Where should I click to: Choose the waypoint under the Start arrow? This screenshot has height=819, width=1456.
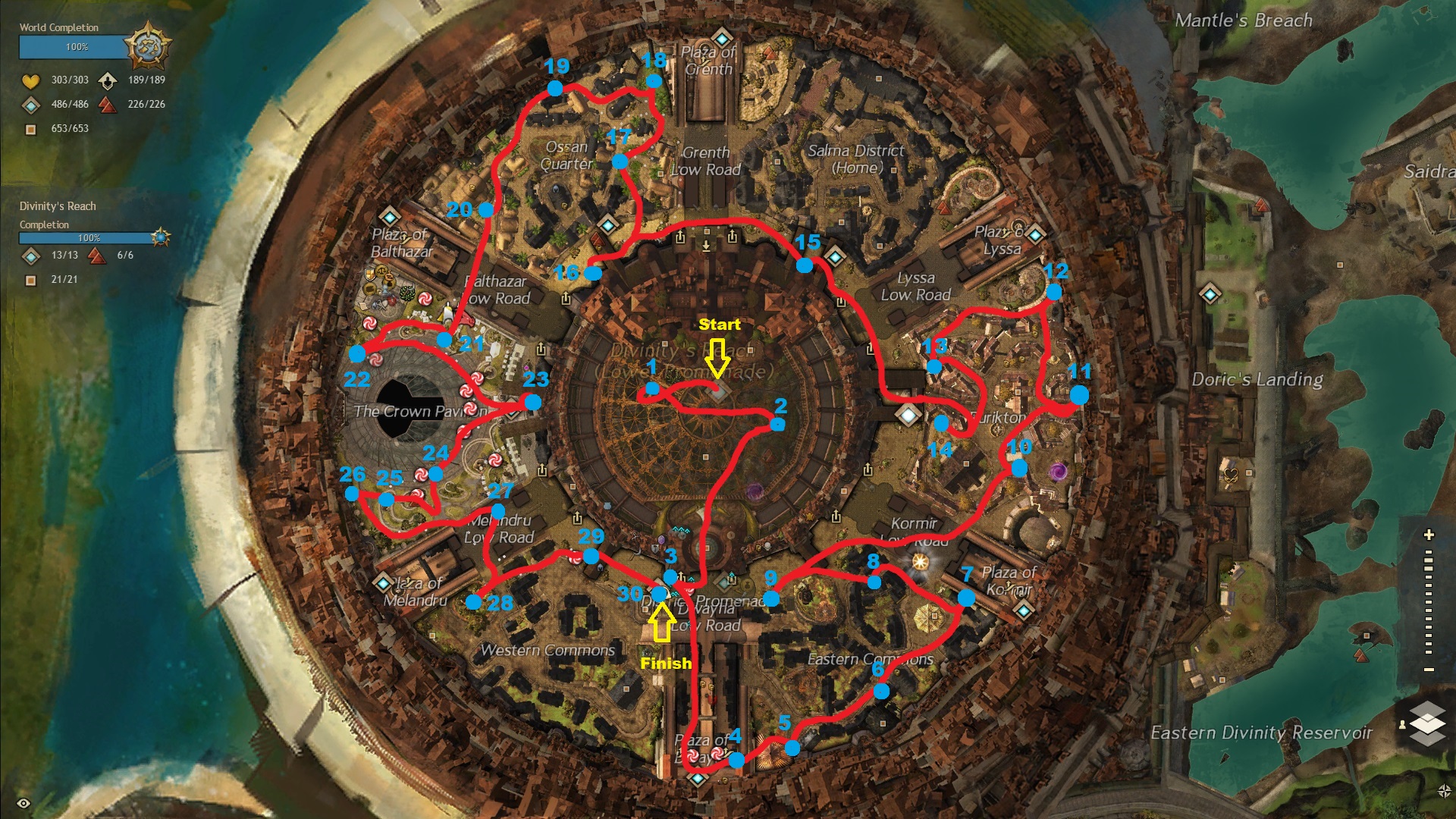click(719, 391)
